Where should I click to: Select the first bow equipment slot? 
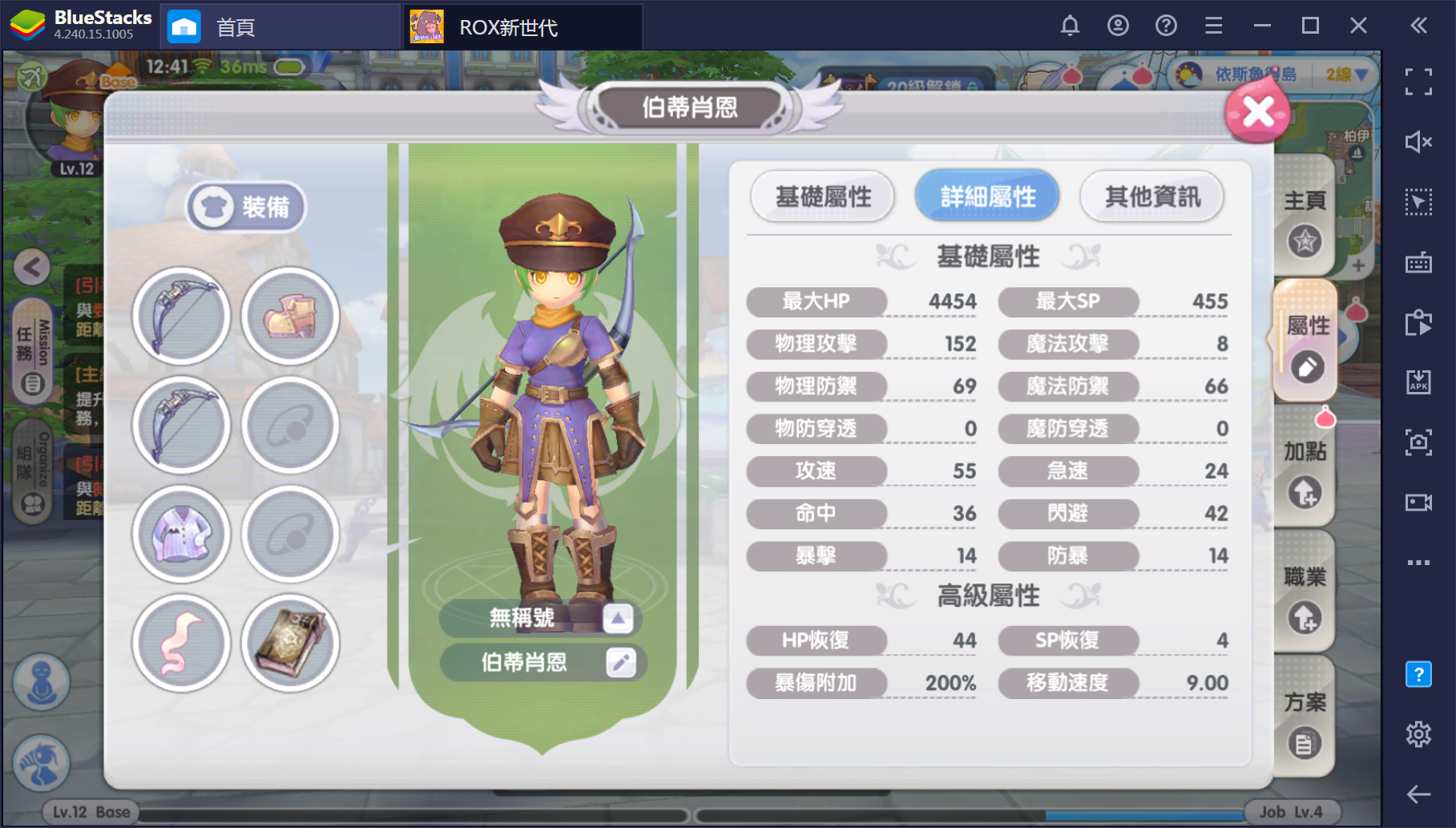(x=181, y=316)
